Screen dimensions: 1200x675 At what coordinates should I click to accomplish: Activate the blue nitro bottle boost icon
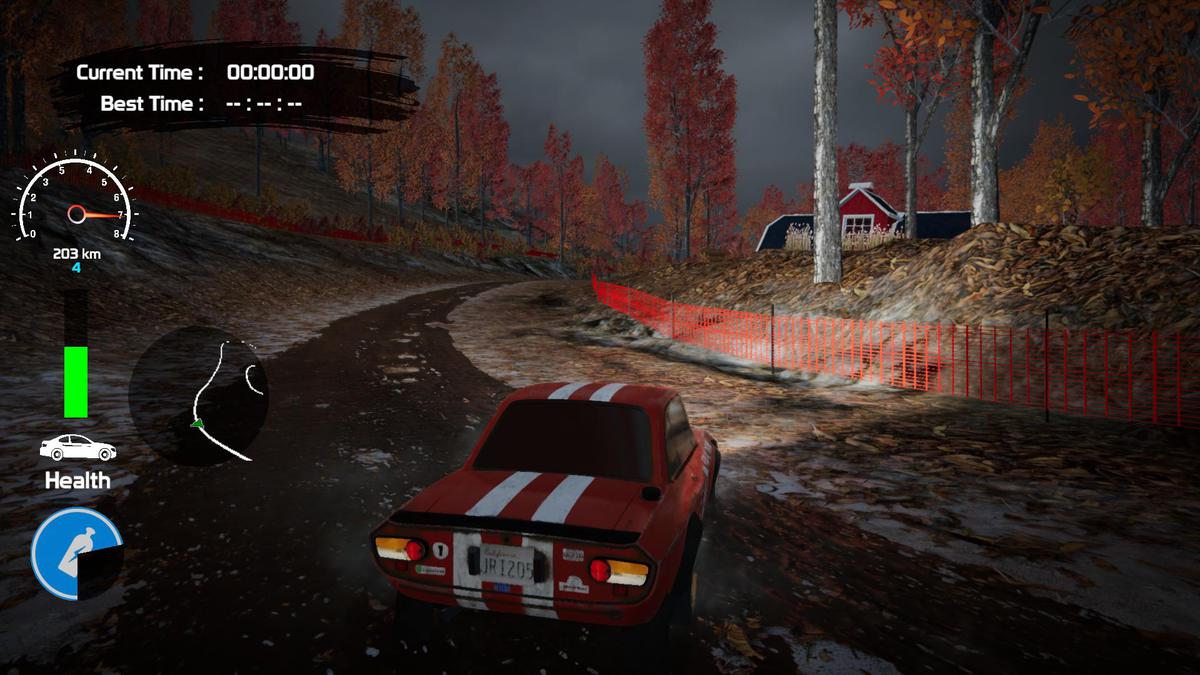76,553
